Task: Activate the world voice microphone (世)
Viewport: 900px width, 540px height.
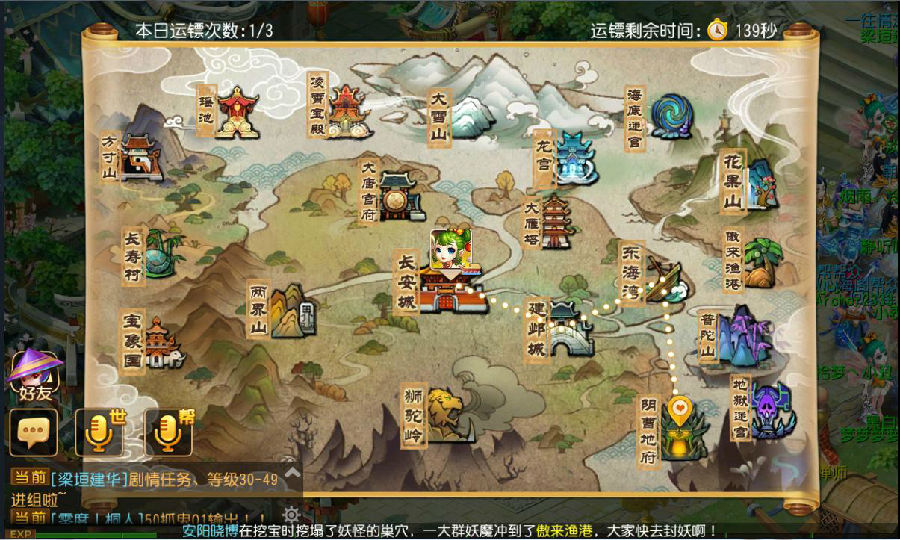Action: (x=99, y=432)
